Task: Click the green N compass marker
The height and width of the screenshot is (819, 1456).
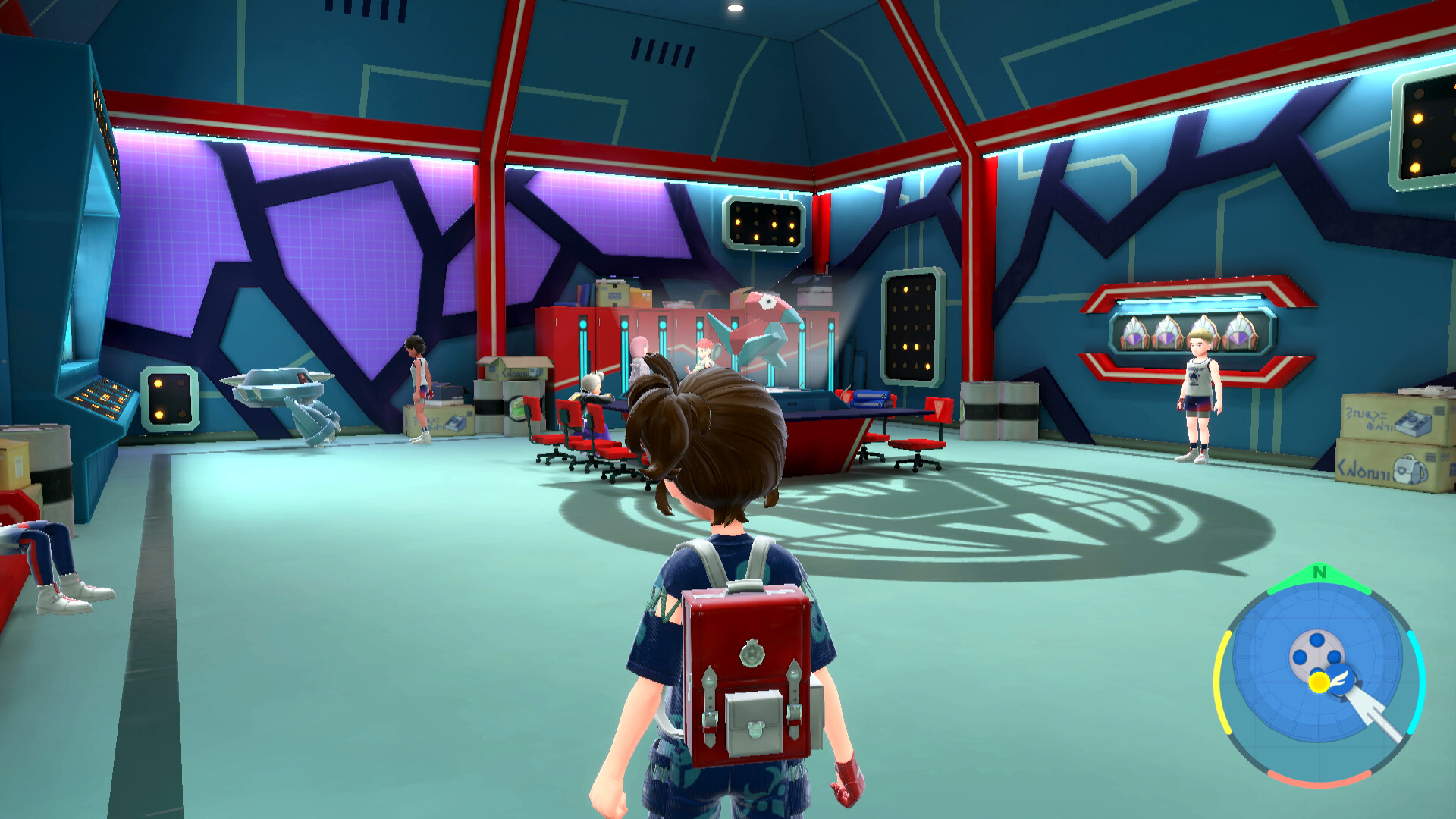Action: point(1319,573)
